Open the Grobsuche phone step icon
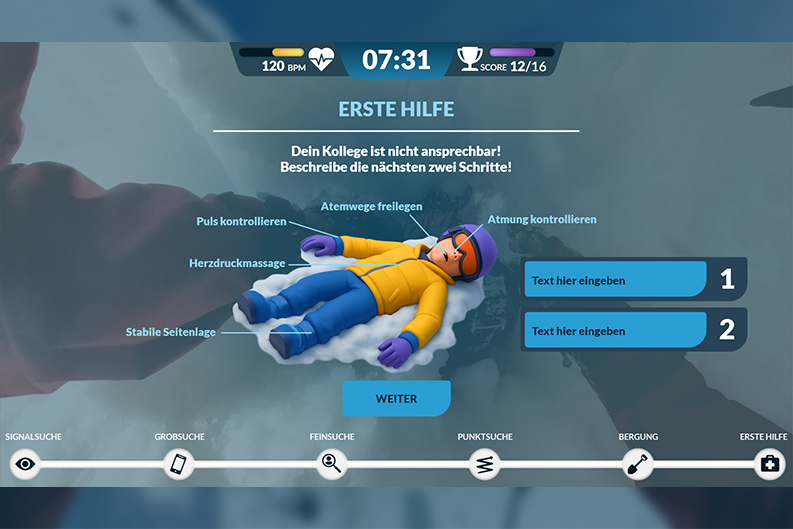793x529 pixels. (178, 463)
